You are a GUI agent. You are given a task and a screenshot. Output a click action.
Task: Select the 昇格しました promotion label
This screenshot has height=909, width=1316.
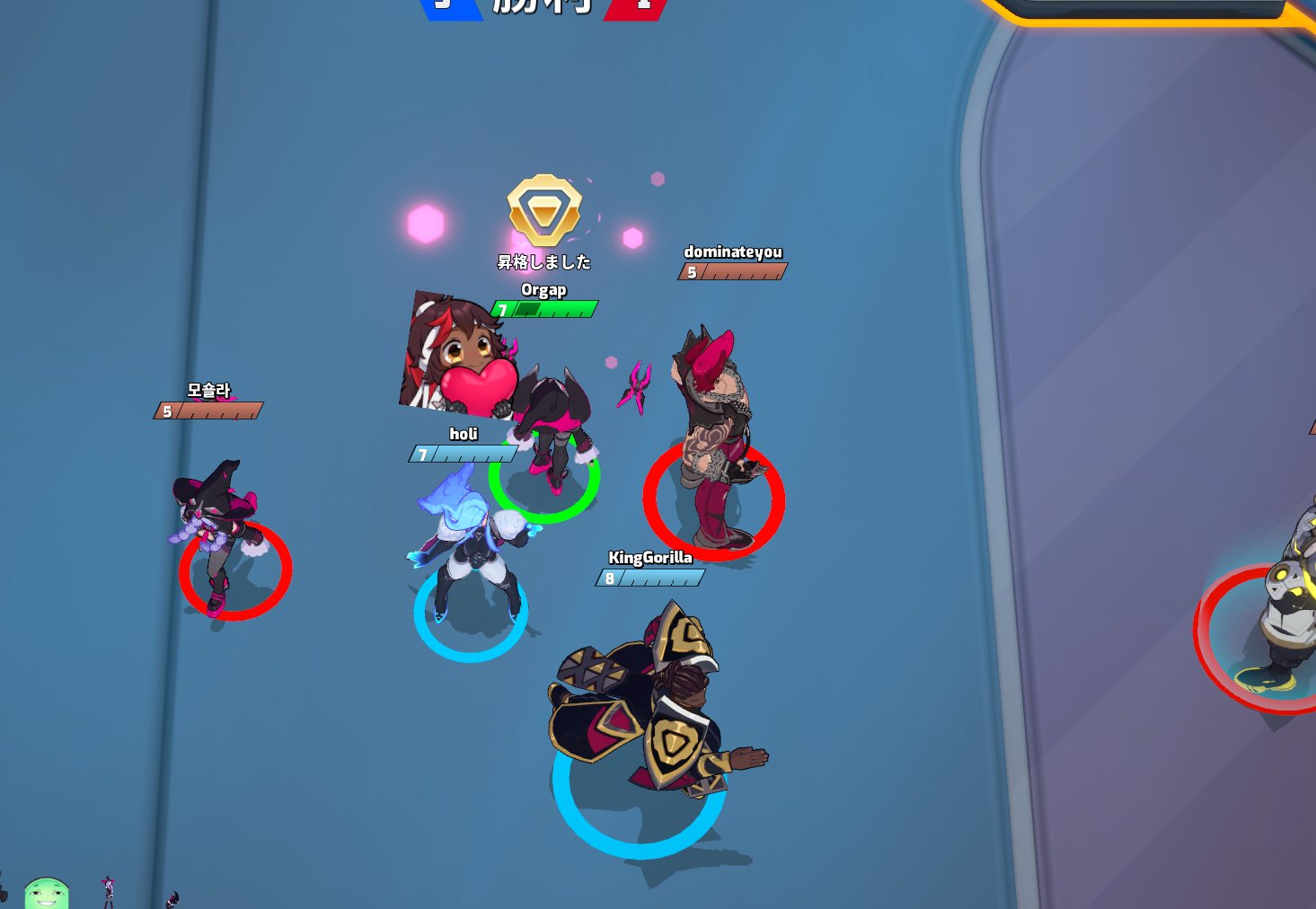(546, 261)
